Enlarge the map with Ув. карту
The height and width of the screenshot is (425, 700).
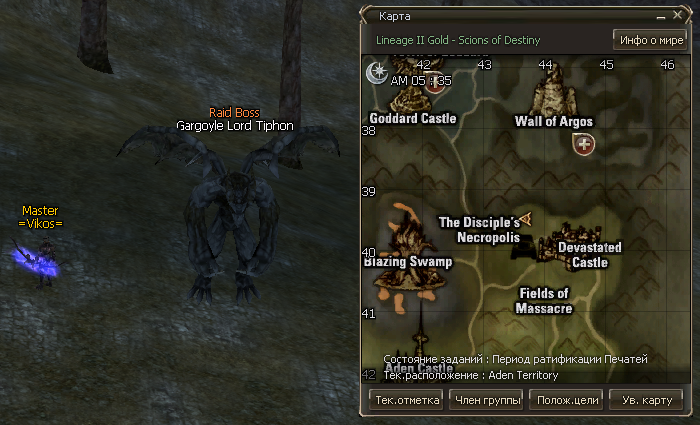[x=646, y=400]
